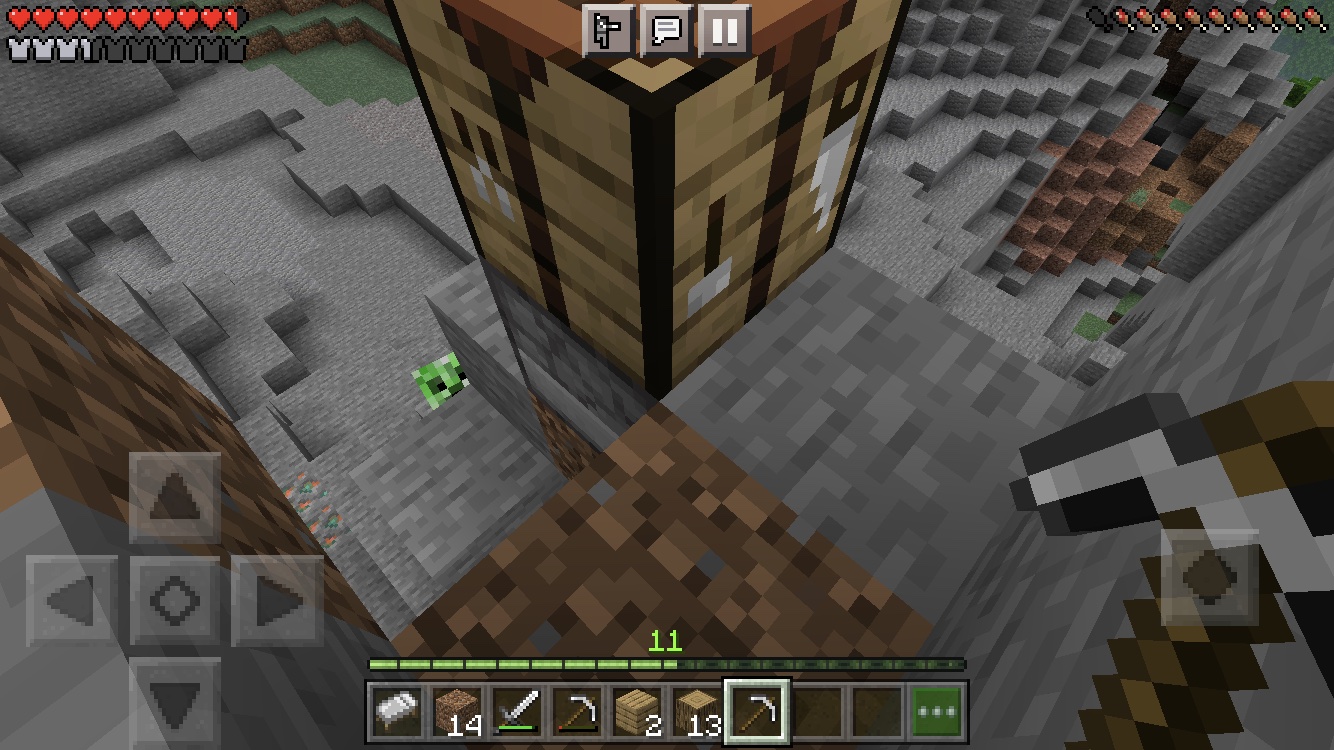Open the chat window

tap(666, 30)
